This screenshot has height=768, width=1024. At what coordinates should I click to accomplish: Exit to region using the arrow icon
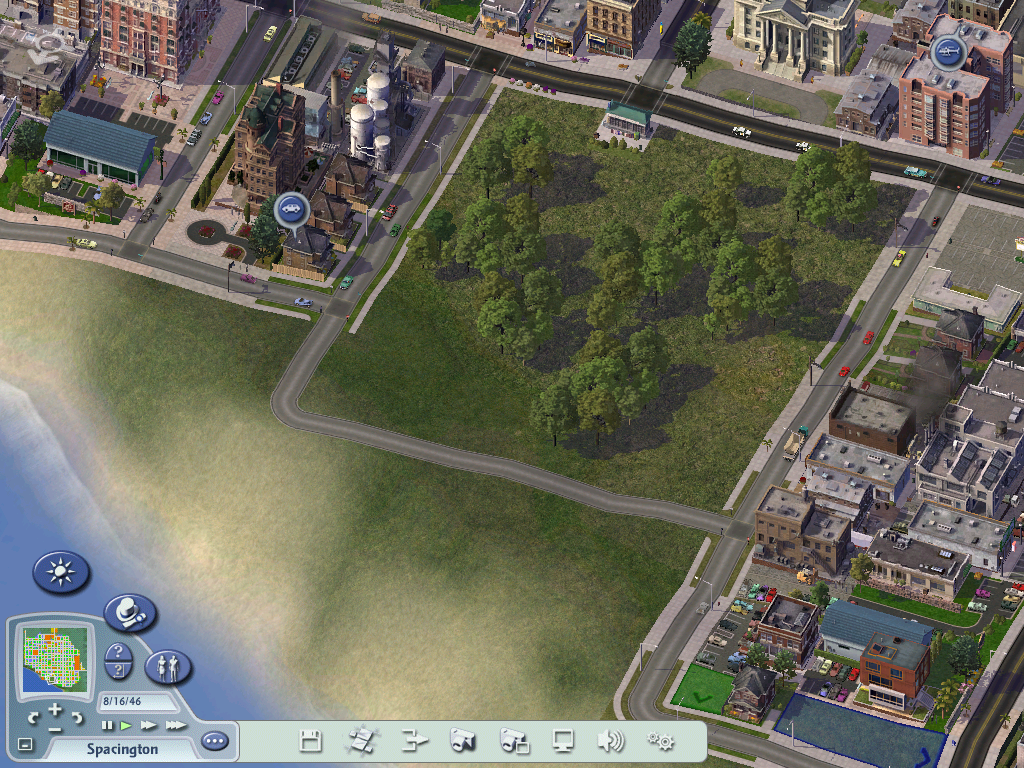414,741
